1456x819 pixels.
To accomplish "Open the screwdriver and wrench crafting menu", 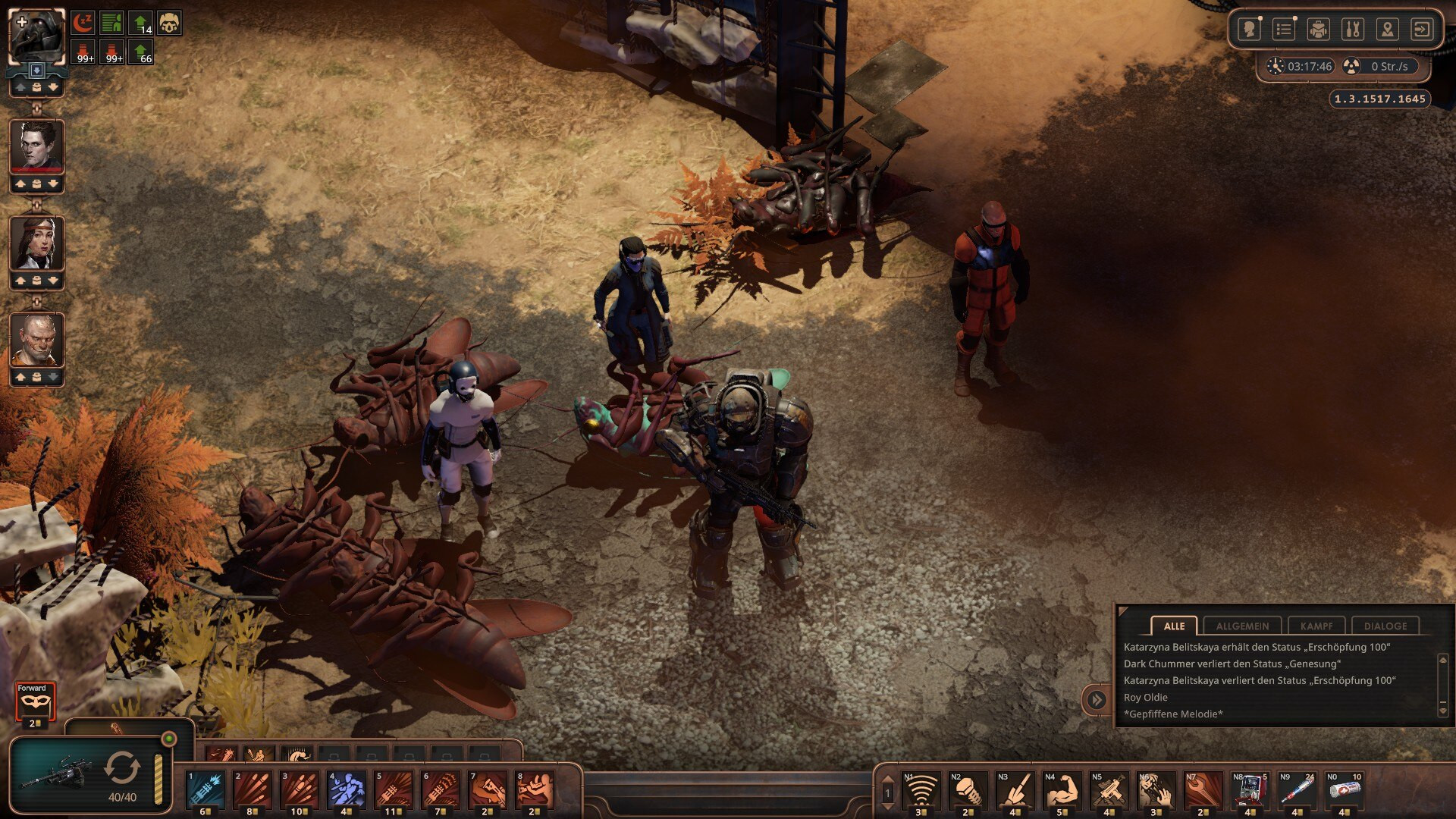I will tap(1352, 30).
